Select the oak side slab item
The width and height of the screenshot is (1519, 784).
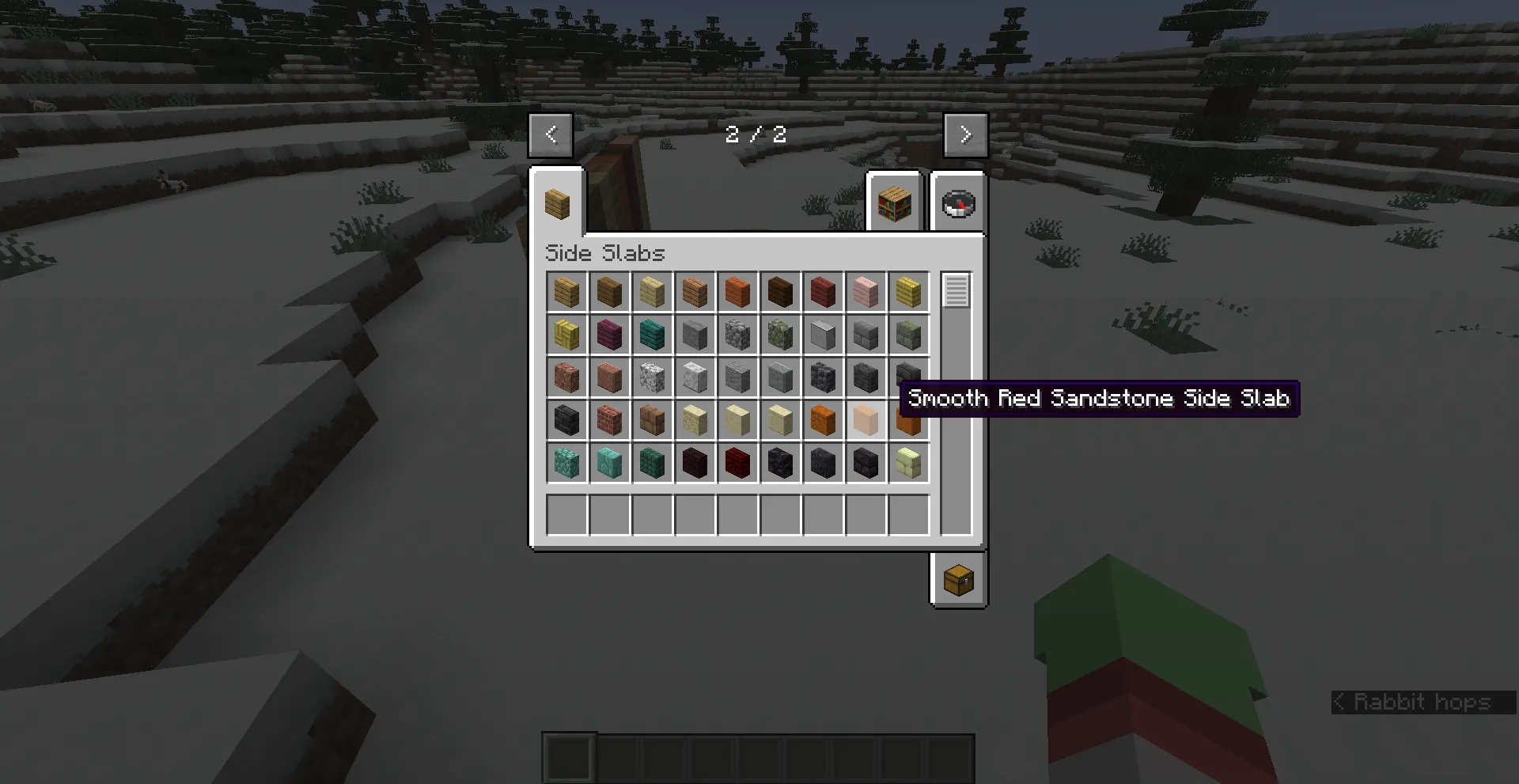click(566, 292)
